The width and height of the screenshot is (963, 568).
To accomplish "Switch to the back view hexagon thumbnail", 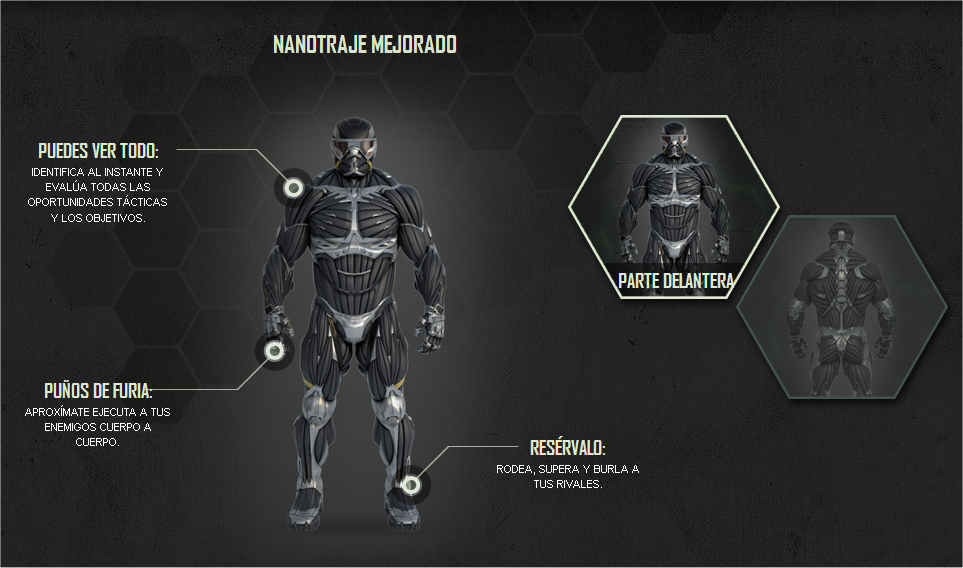I will click(x=841, y=307).
